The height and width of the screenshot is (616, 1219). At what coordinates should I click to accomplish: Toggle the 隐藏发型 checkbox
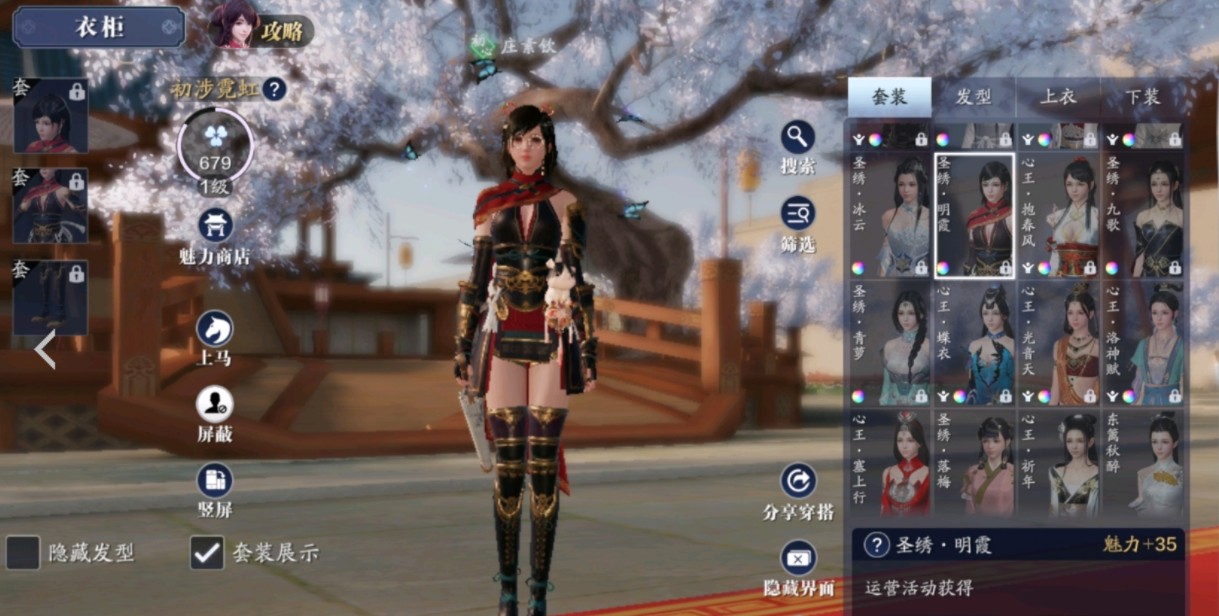[23, 552]
